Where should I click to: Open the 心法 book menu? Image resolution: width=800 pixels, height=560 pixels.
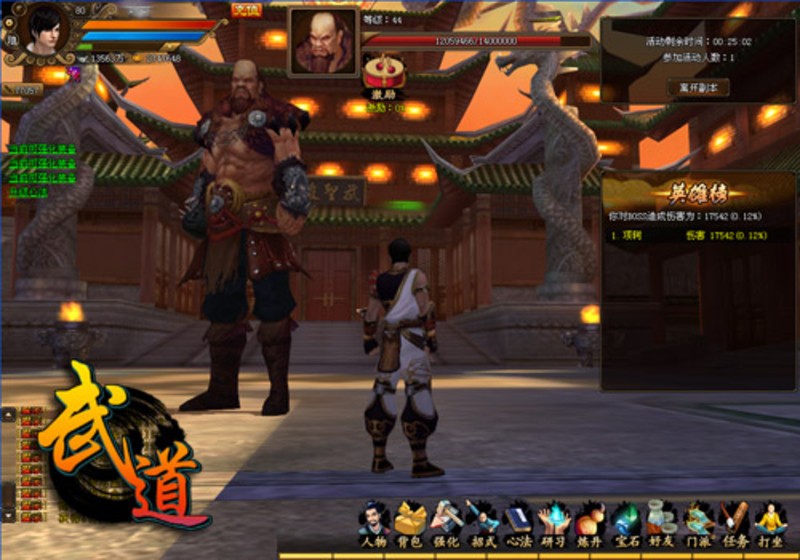[518, 522]
